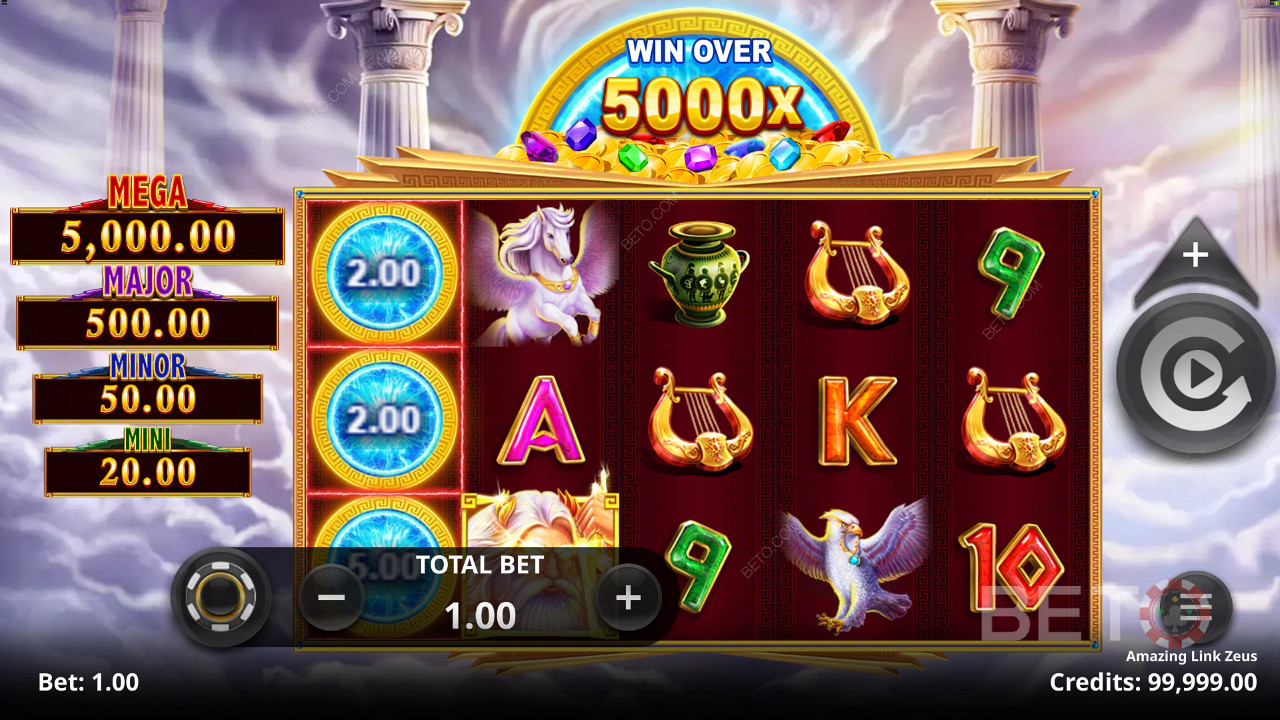This screenshot has width=1280, height=720.
Task: Increase the total bet with plus
Action: click(x=628, y=598)
